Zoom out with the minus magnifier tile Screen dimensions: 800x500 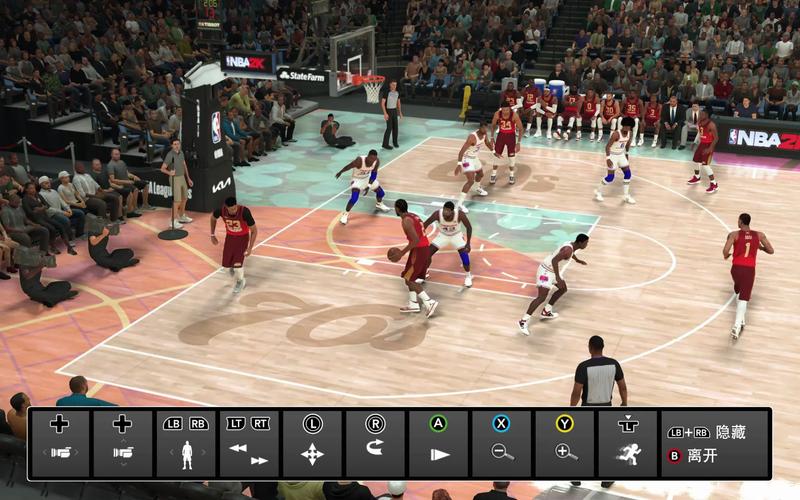point(501,443)
